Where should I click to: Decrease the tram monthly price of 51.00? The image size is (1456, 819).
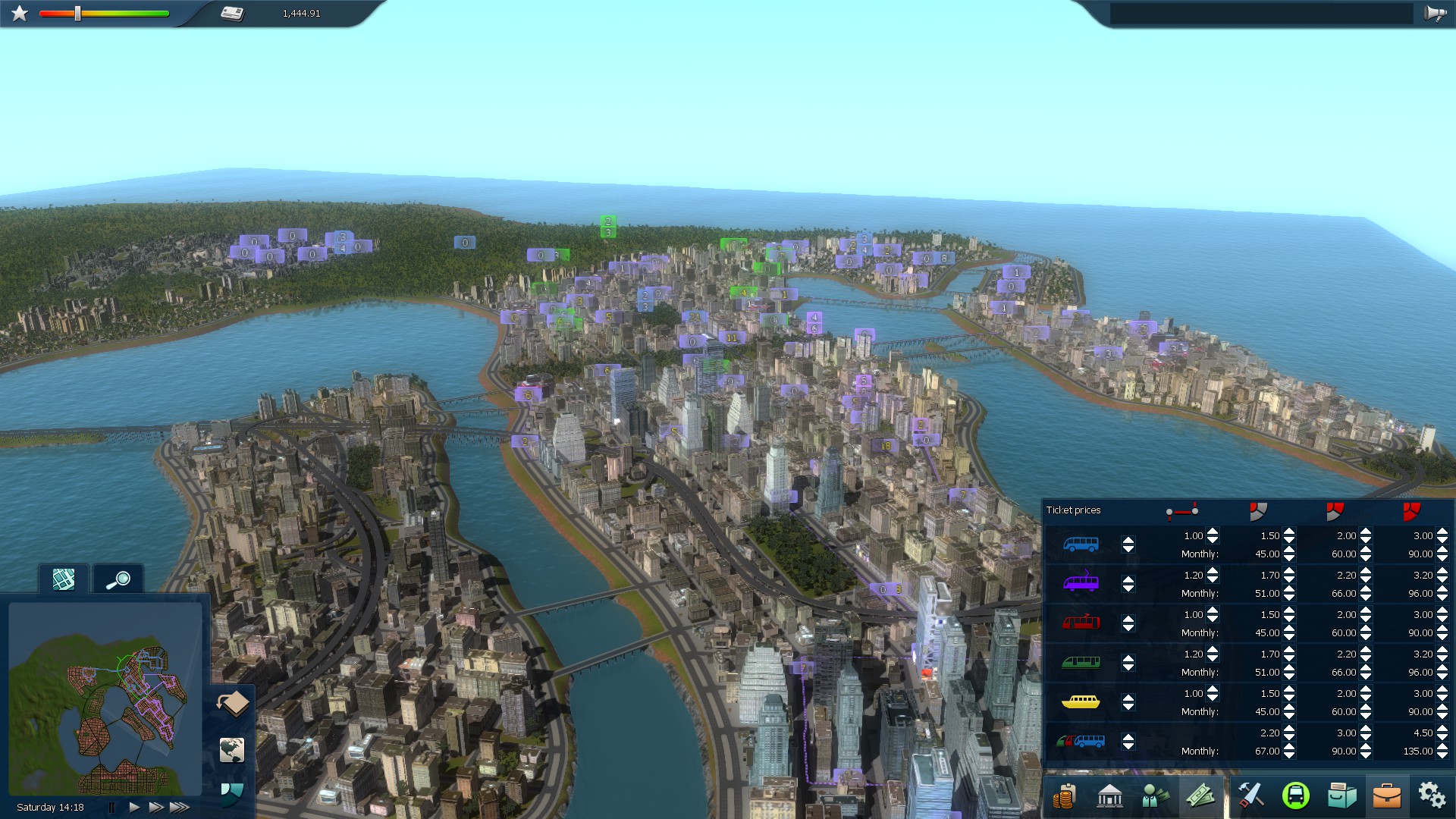(1288, 597)
